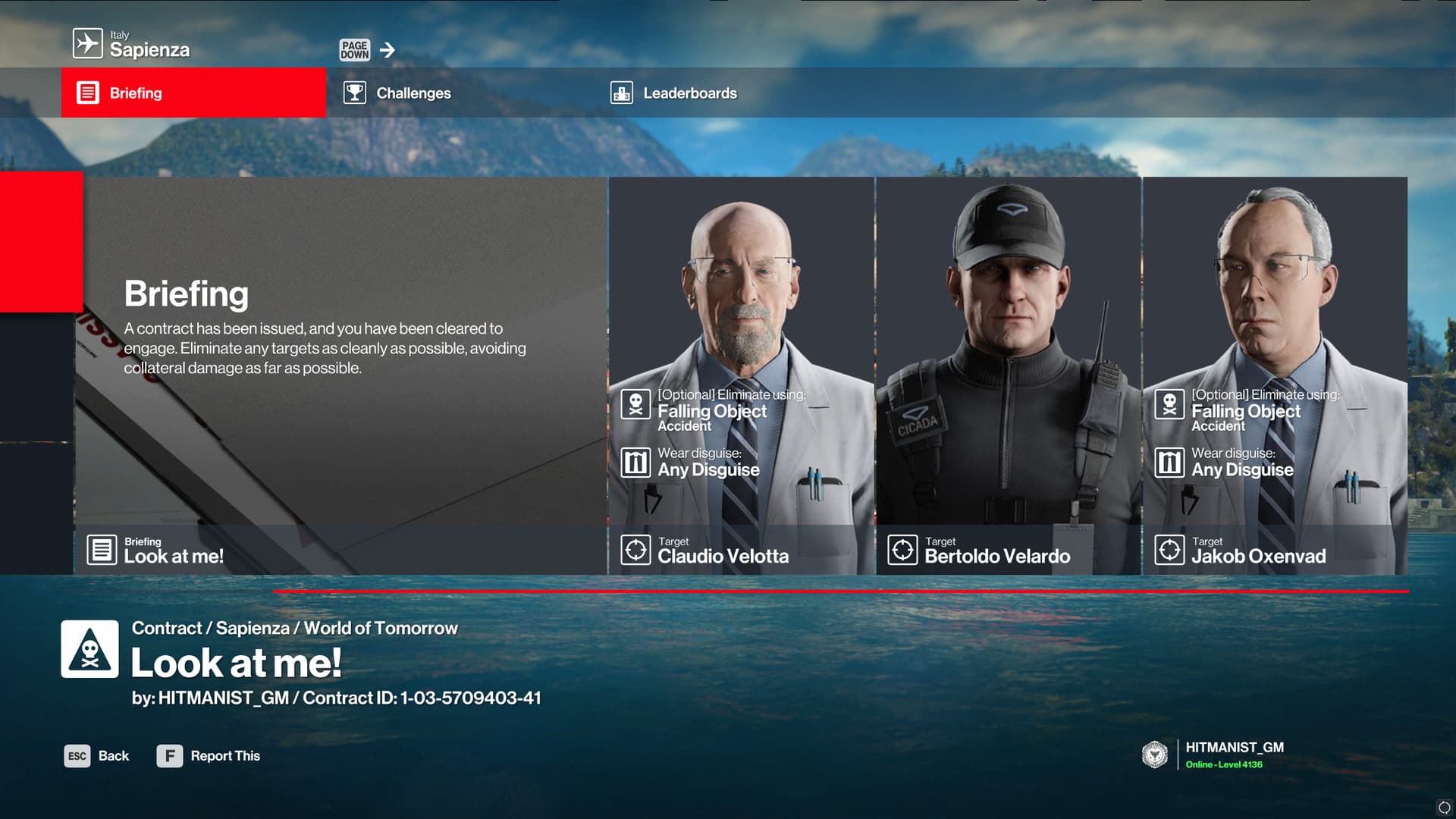Screen dimensions: 1456x819
Task: Open the HITMANIST_GM player profile badge
Action: [1213, 755]
